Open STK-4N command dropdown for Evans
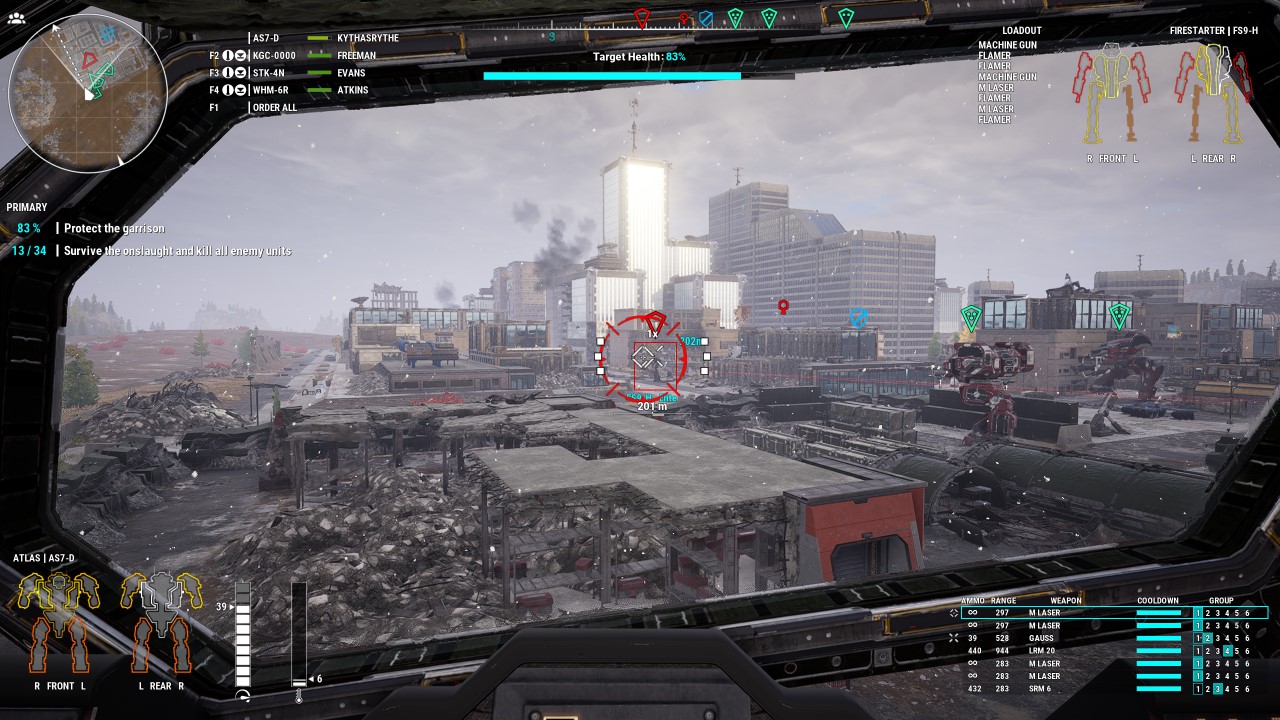The height and width of the screenshot is (720, 1280). (x=240, y=71)
